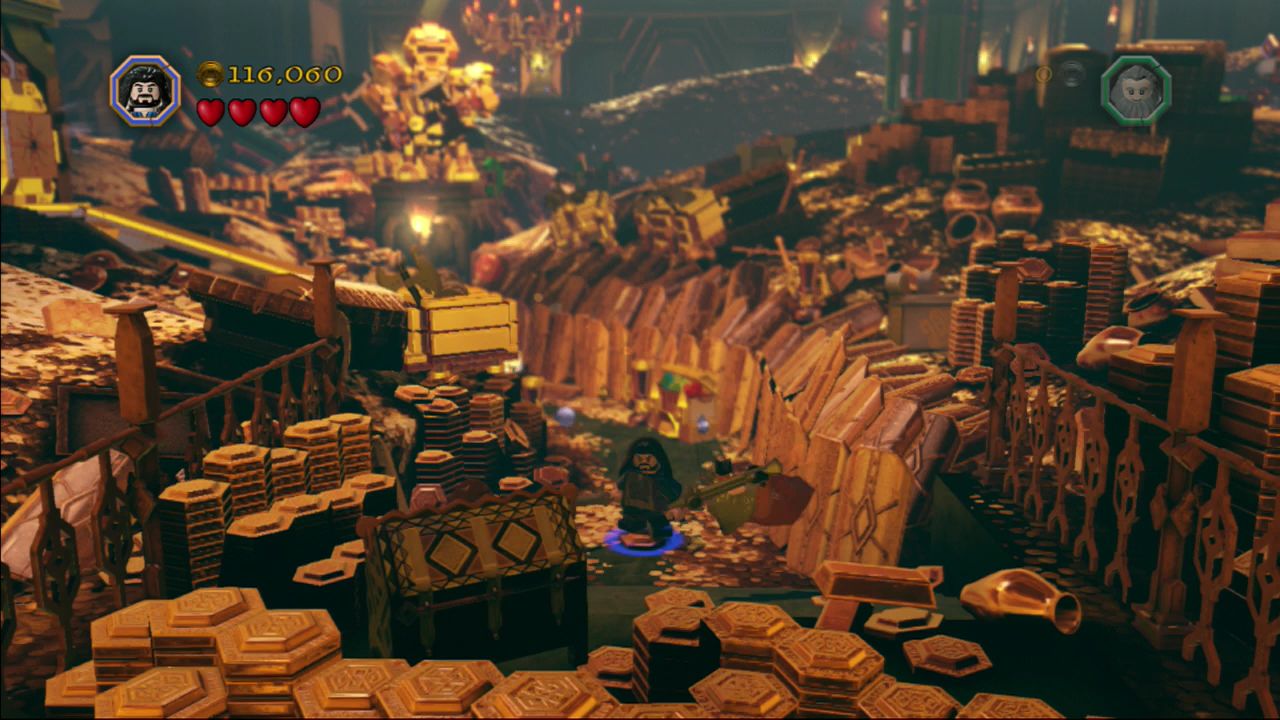Screen dimensions: 1280x720
Task: Select the player one character portrait
Action: (x=145, y=91)
